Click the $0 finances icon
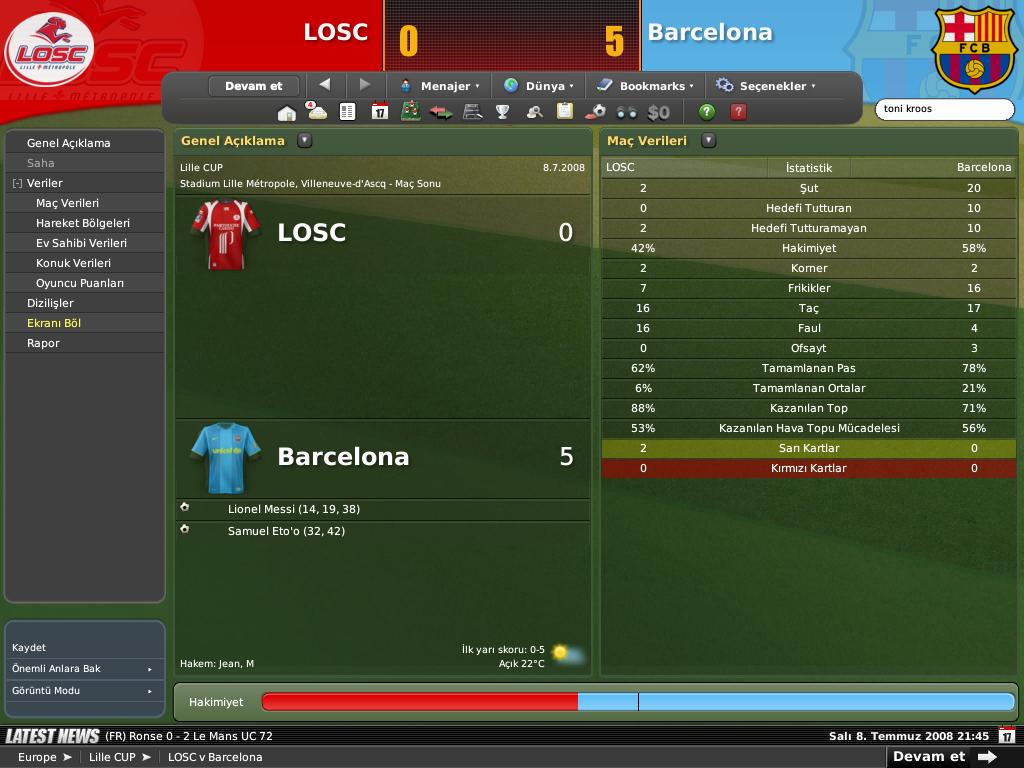The height and width of the screenshot is (768, 1024). pyautogui.click(x=658, y=112)
